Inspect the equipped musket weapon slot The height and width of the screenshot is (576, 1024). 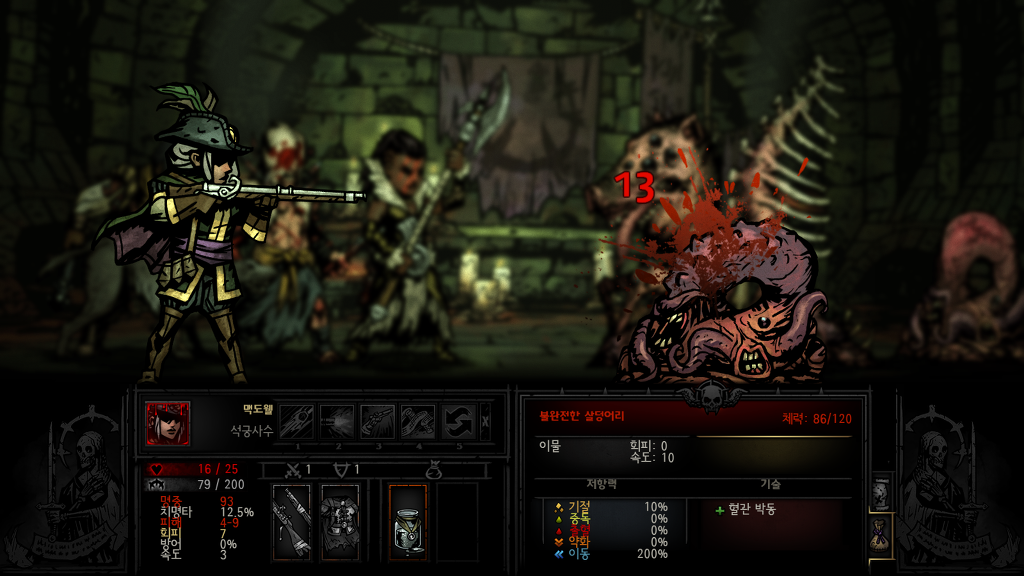[x=291, y=521]
